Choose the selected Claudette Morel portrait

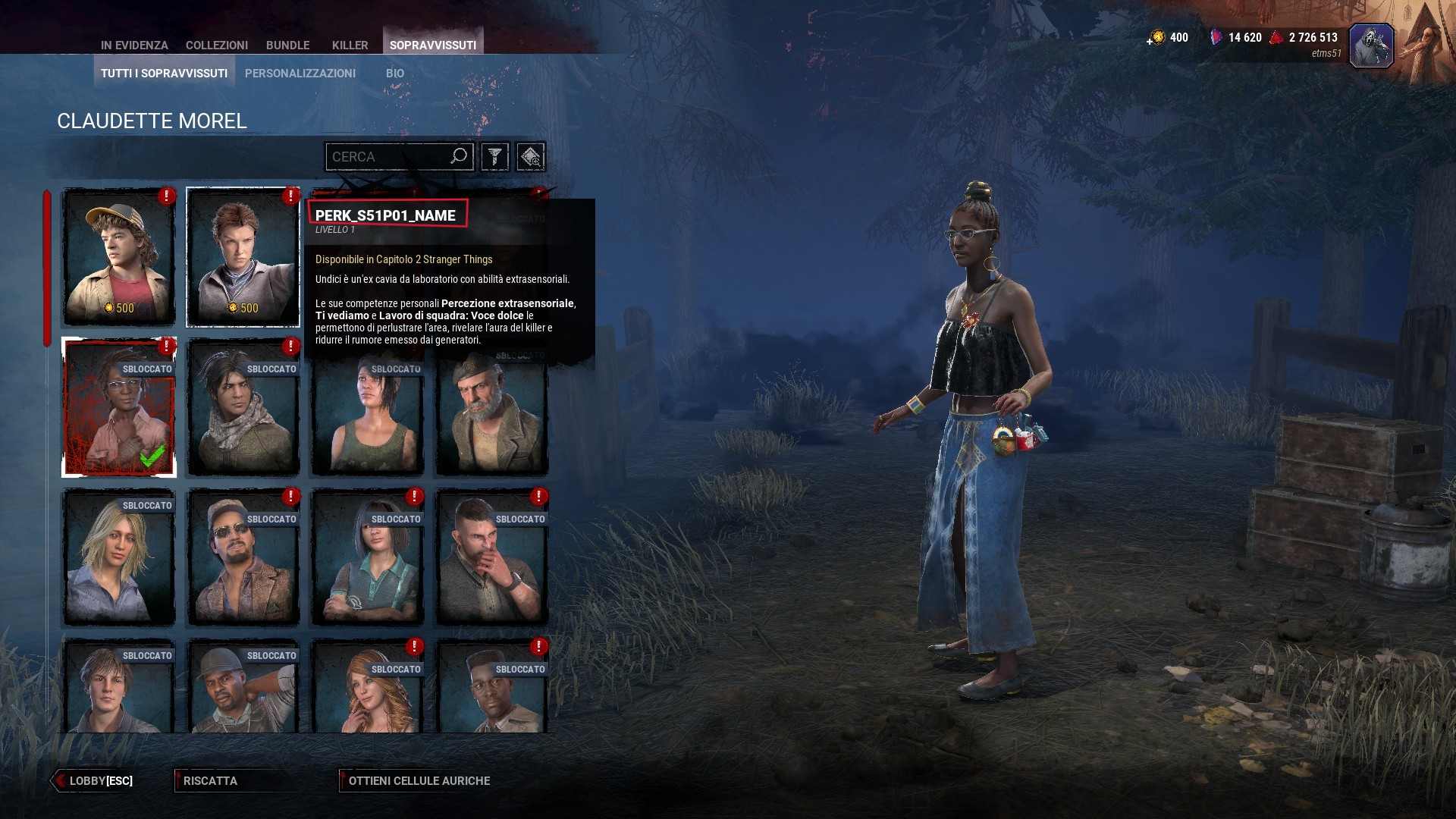click(119, 407)
